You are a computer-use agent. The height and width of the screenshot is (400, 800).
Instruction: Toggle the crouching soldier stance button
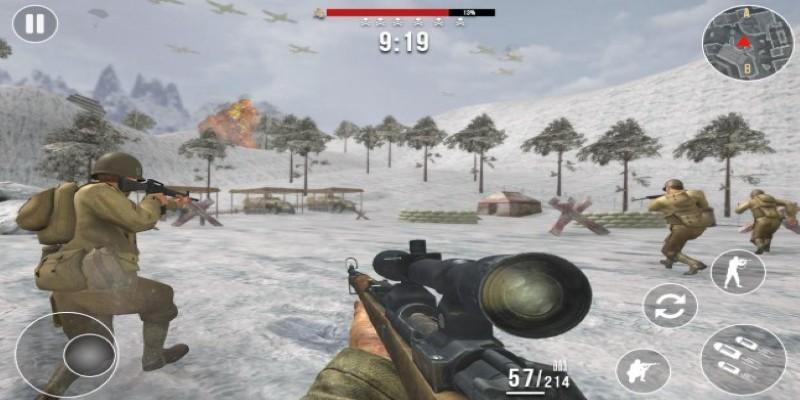click(642, 371)
